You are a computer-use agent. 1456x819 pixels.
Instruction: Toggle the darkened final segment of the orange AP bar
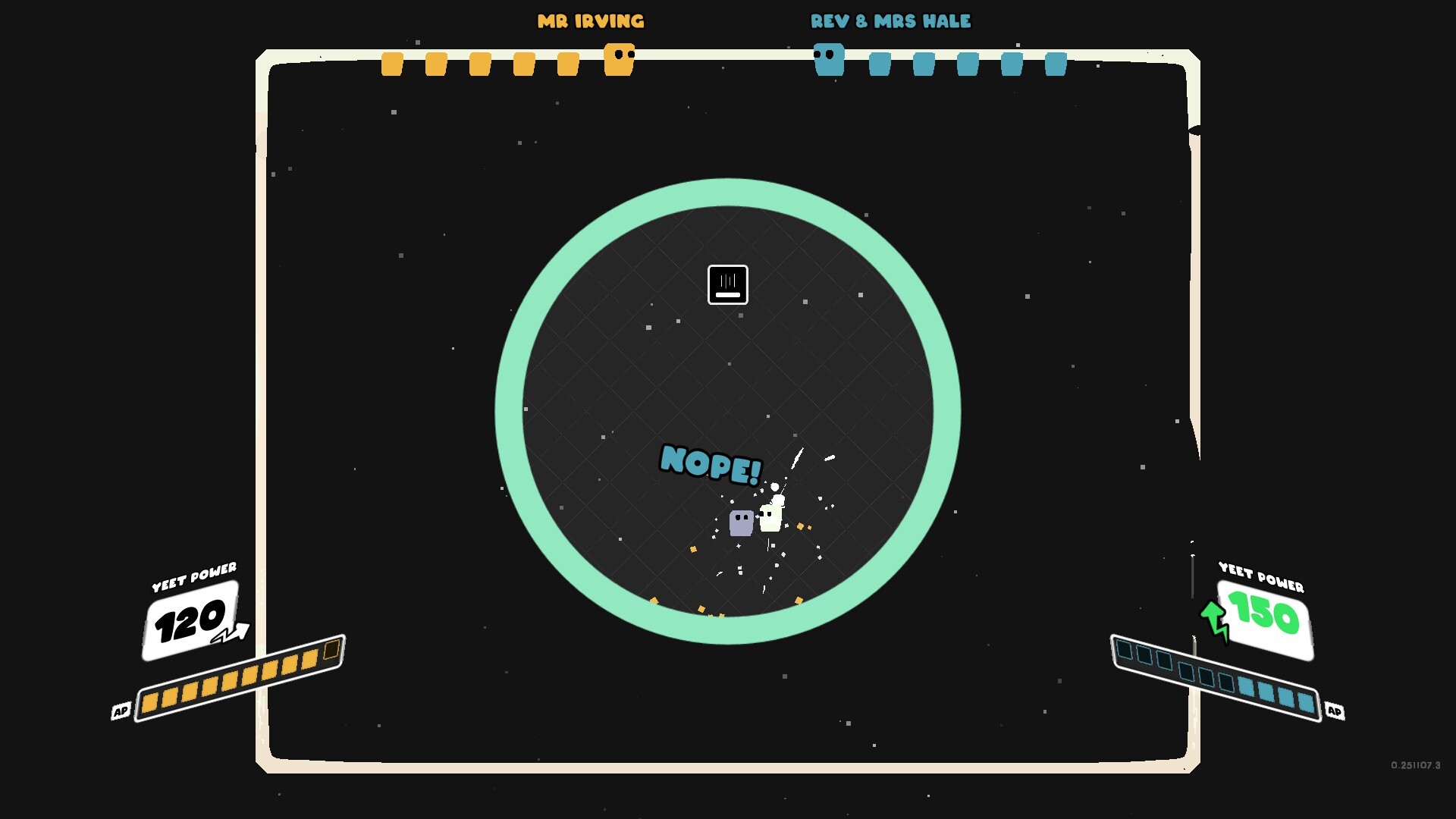click(331, 650)
